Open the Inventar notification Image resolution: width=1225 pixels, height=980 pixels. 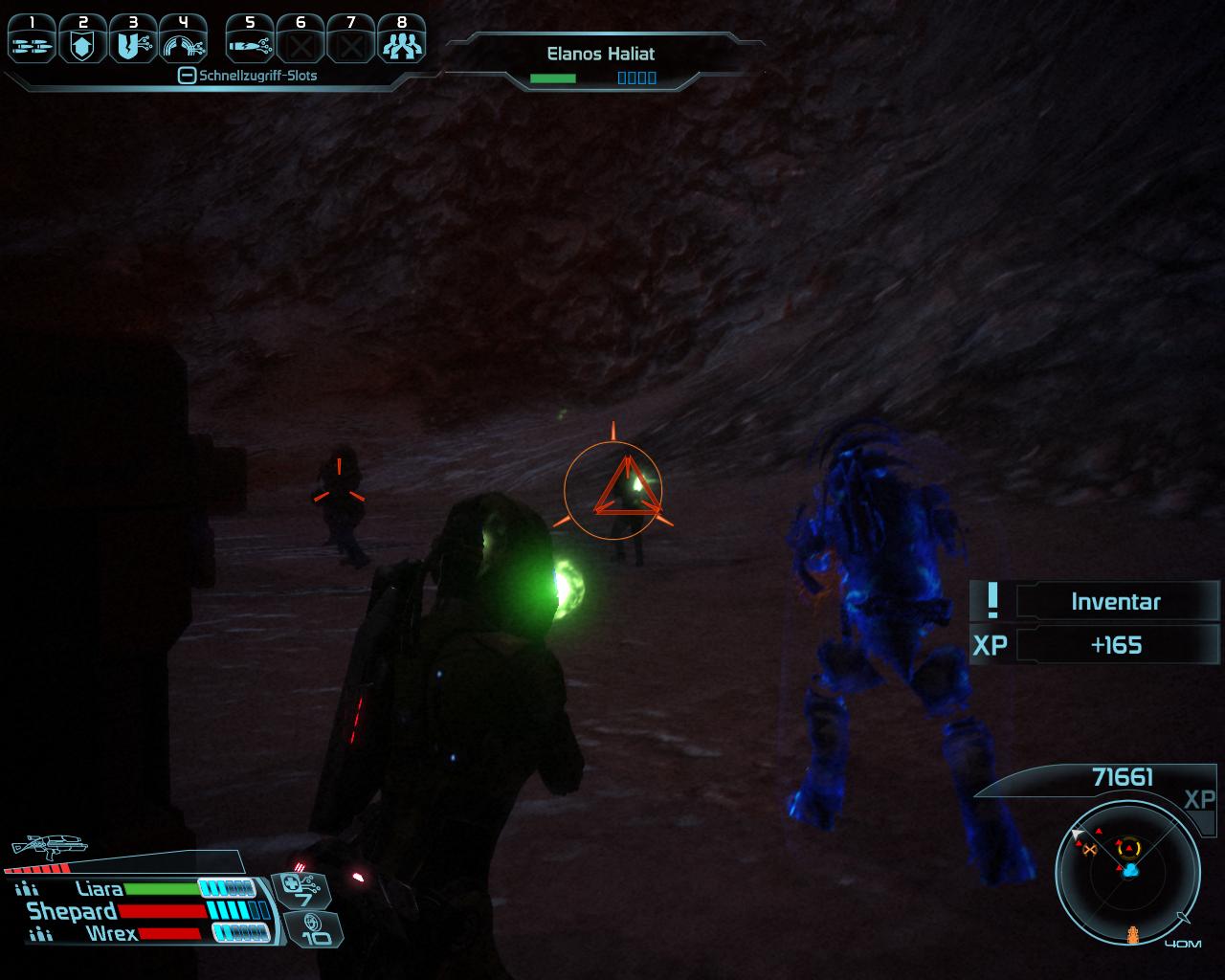tap(1115, 602)
